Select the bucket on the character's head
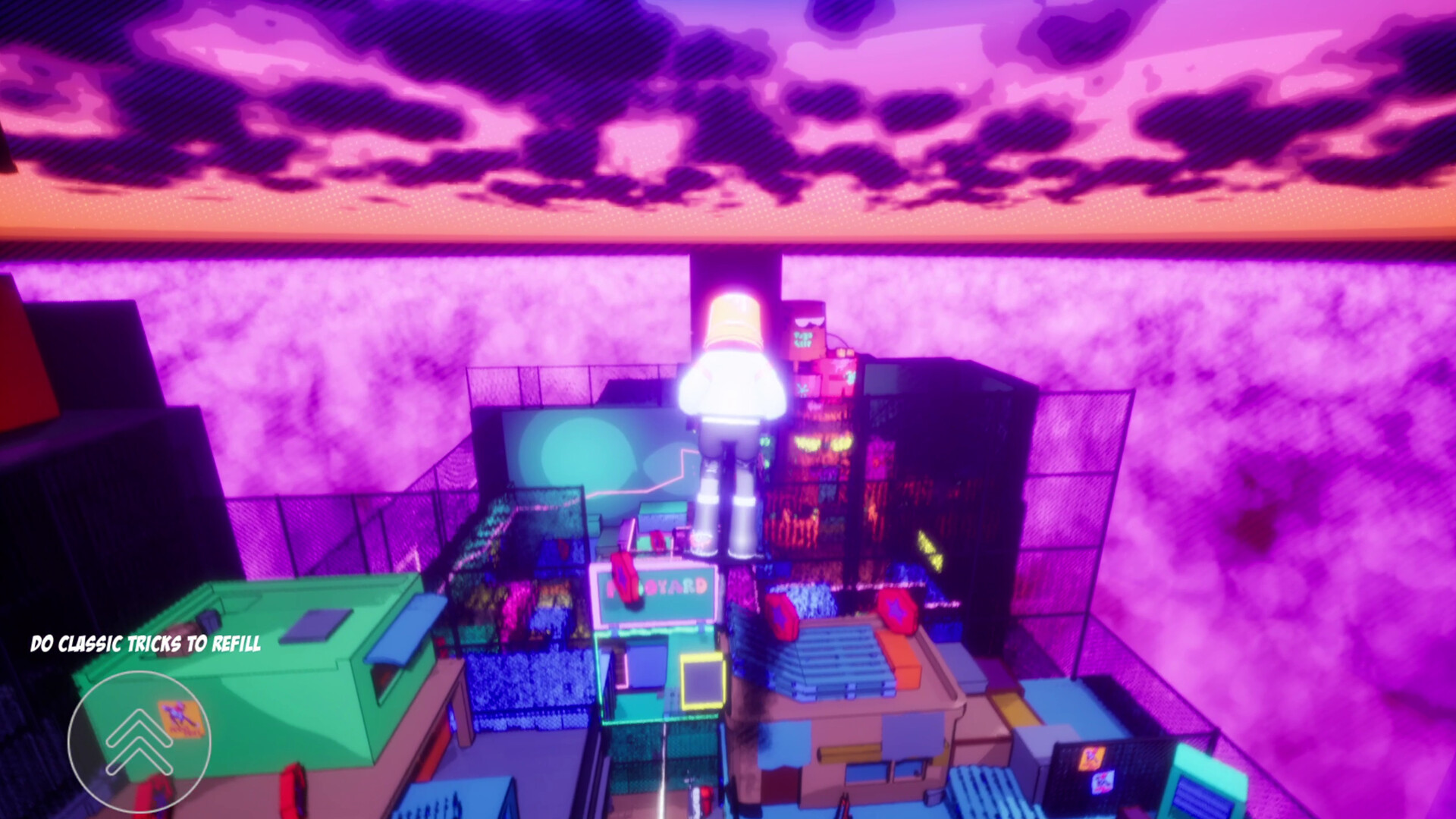 pos(736,324)
